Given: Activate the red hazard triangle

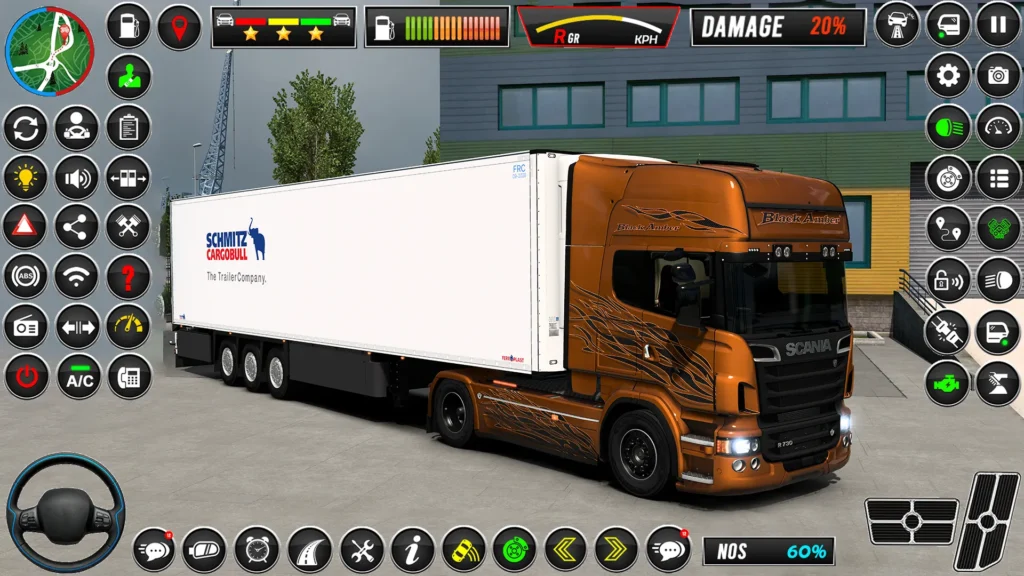Looking at the screenshot, I should 26,227.
